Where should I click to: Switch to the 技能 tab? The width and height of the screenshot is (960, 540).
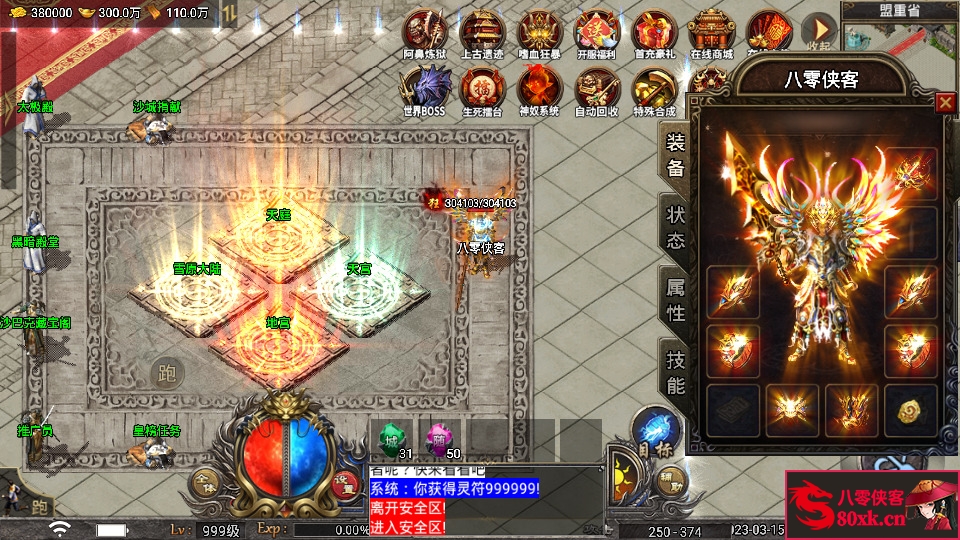pos(676,371)
